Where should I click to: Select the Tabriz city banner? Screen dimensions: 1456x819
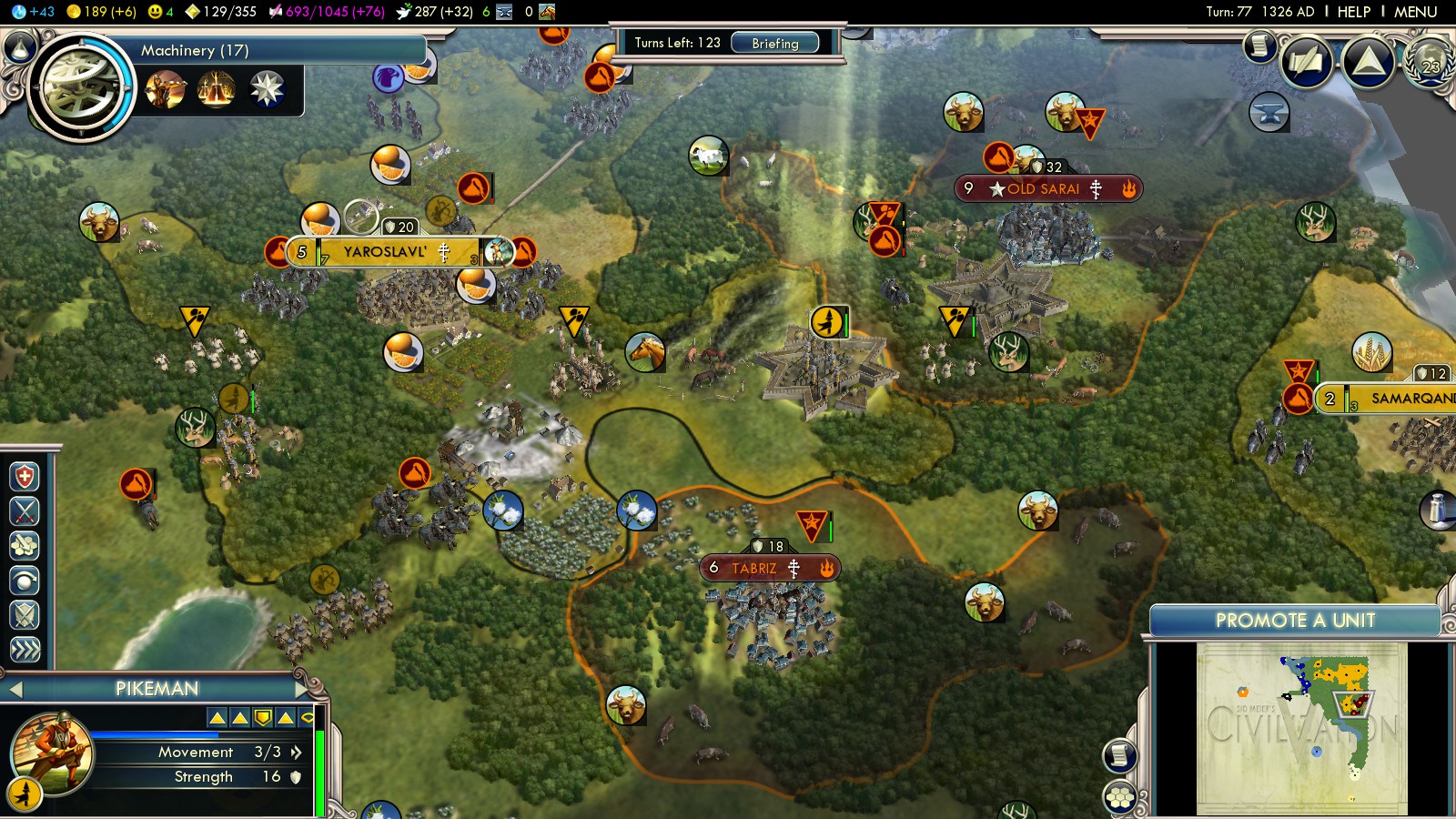coord(754,569)
